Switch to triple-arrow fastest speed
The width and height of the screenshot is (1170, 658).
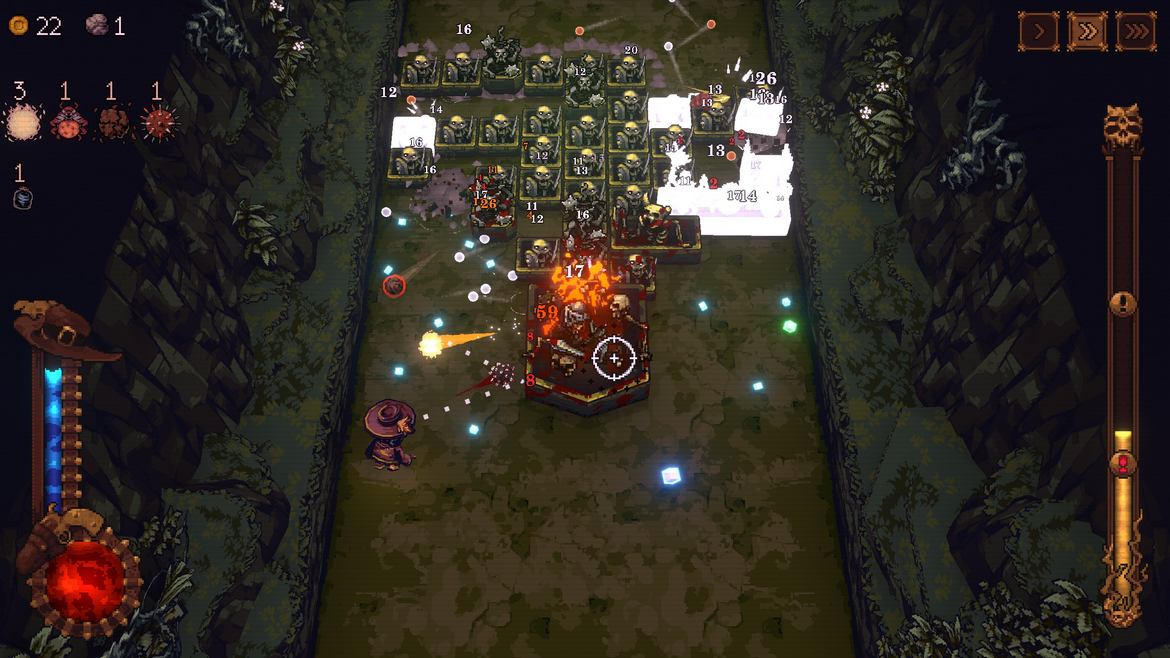point(1135,31)
